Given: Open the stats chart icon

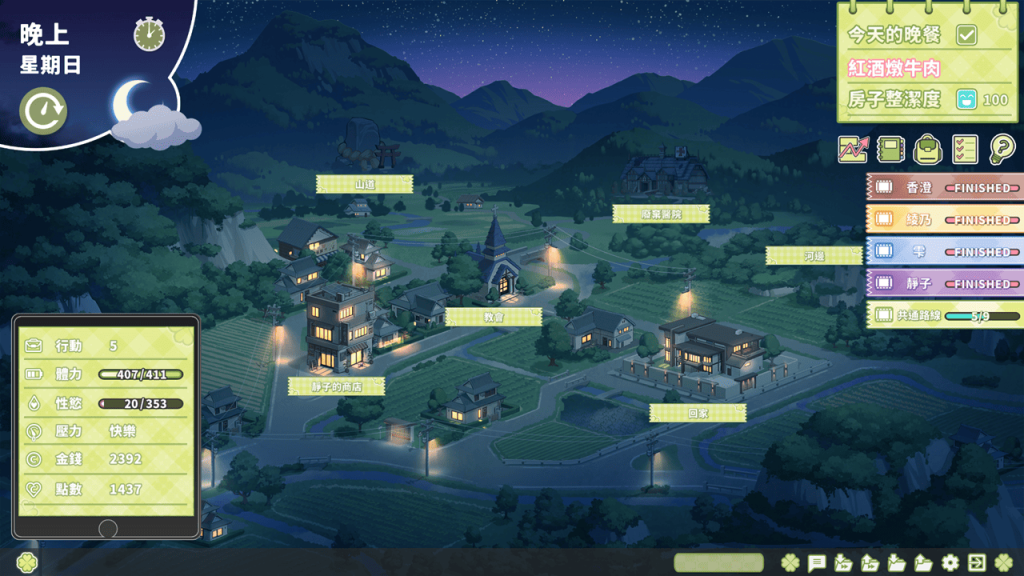Looking at the screenshot, I should (853, 150).
